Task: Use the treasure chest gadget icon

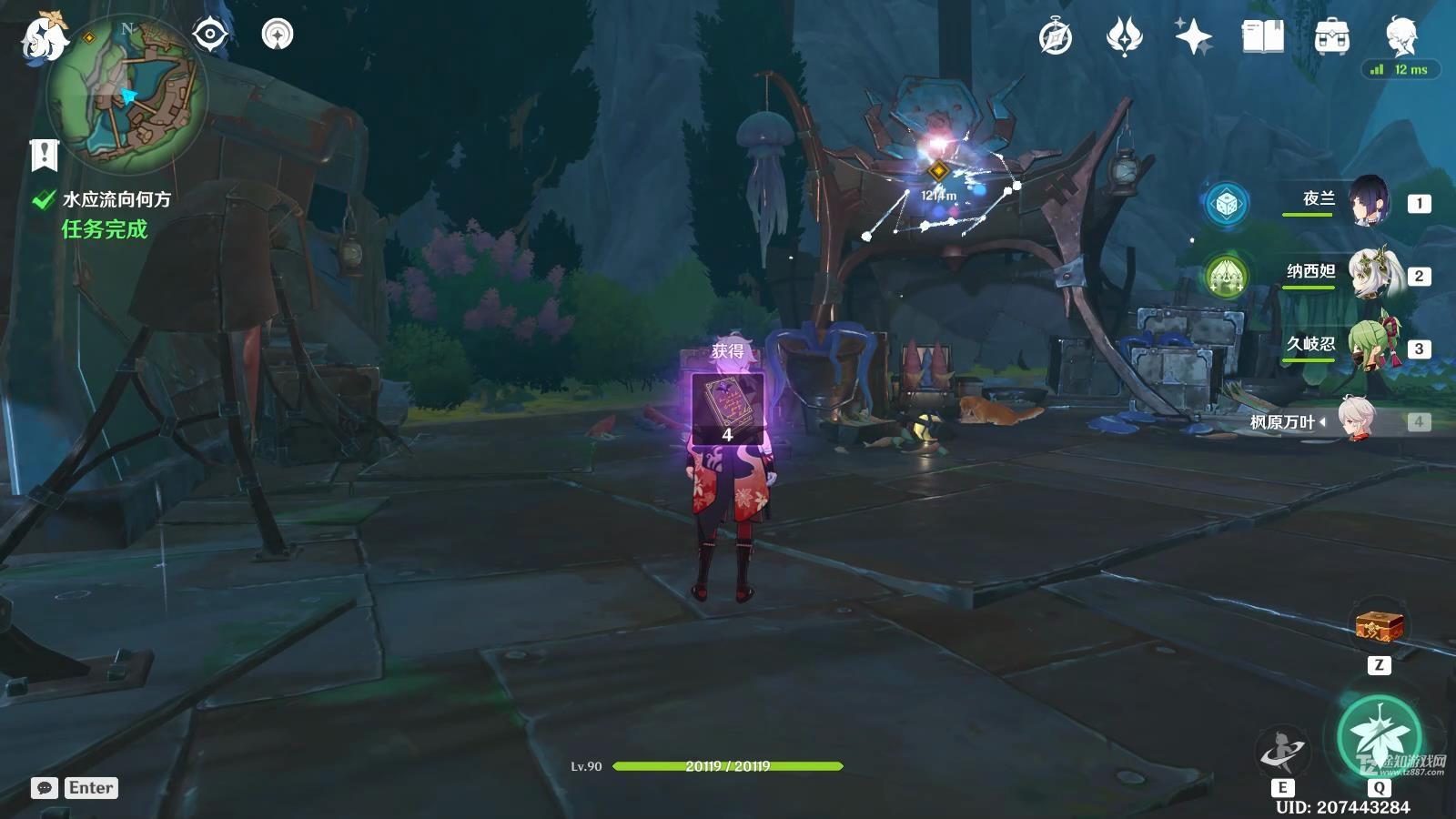Action: point(1379,626)
